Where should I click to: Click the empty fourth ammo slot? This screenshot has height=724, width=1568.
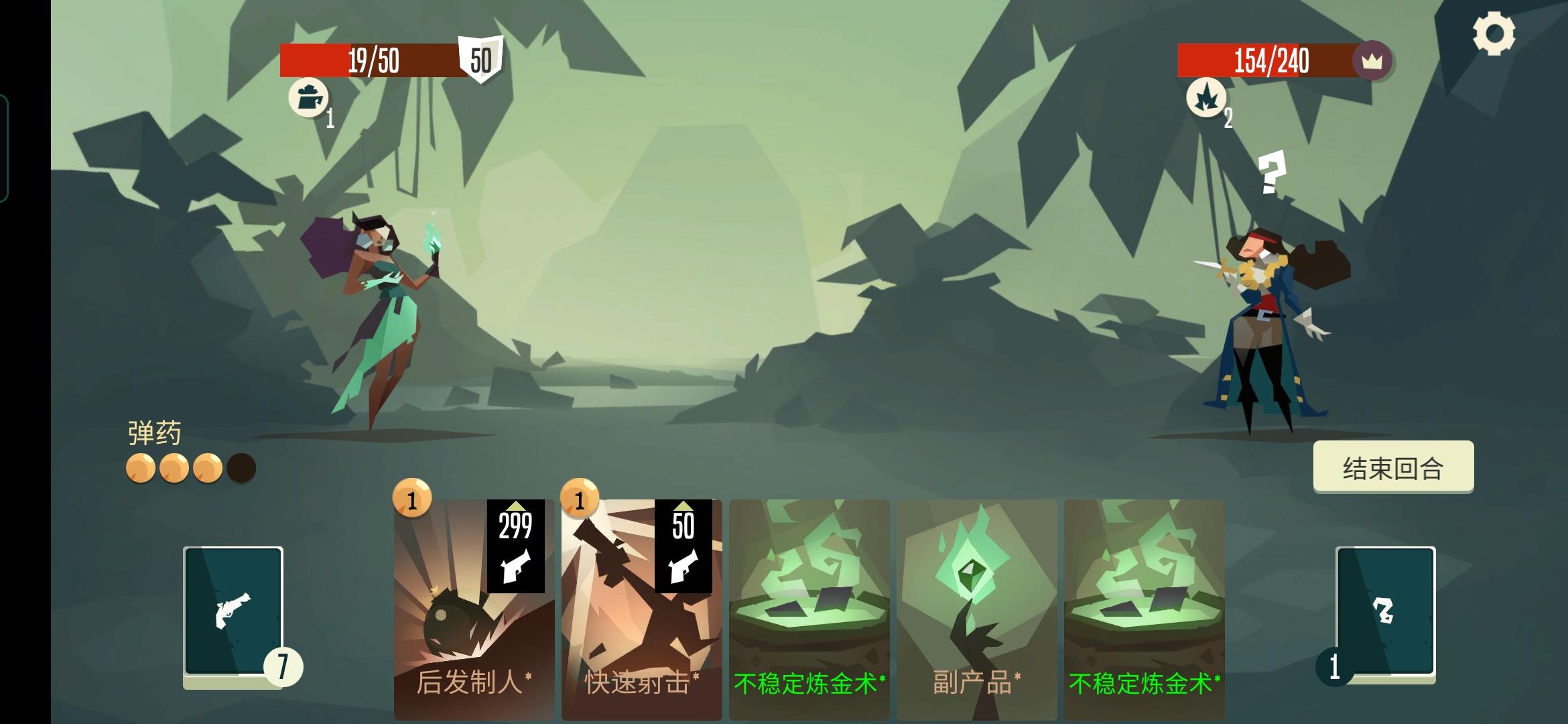pos(240,467)
